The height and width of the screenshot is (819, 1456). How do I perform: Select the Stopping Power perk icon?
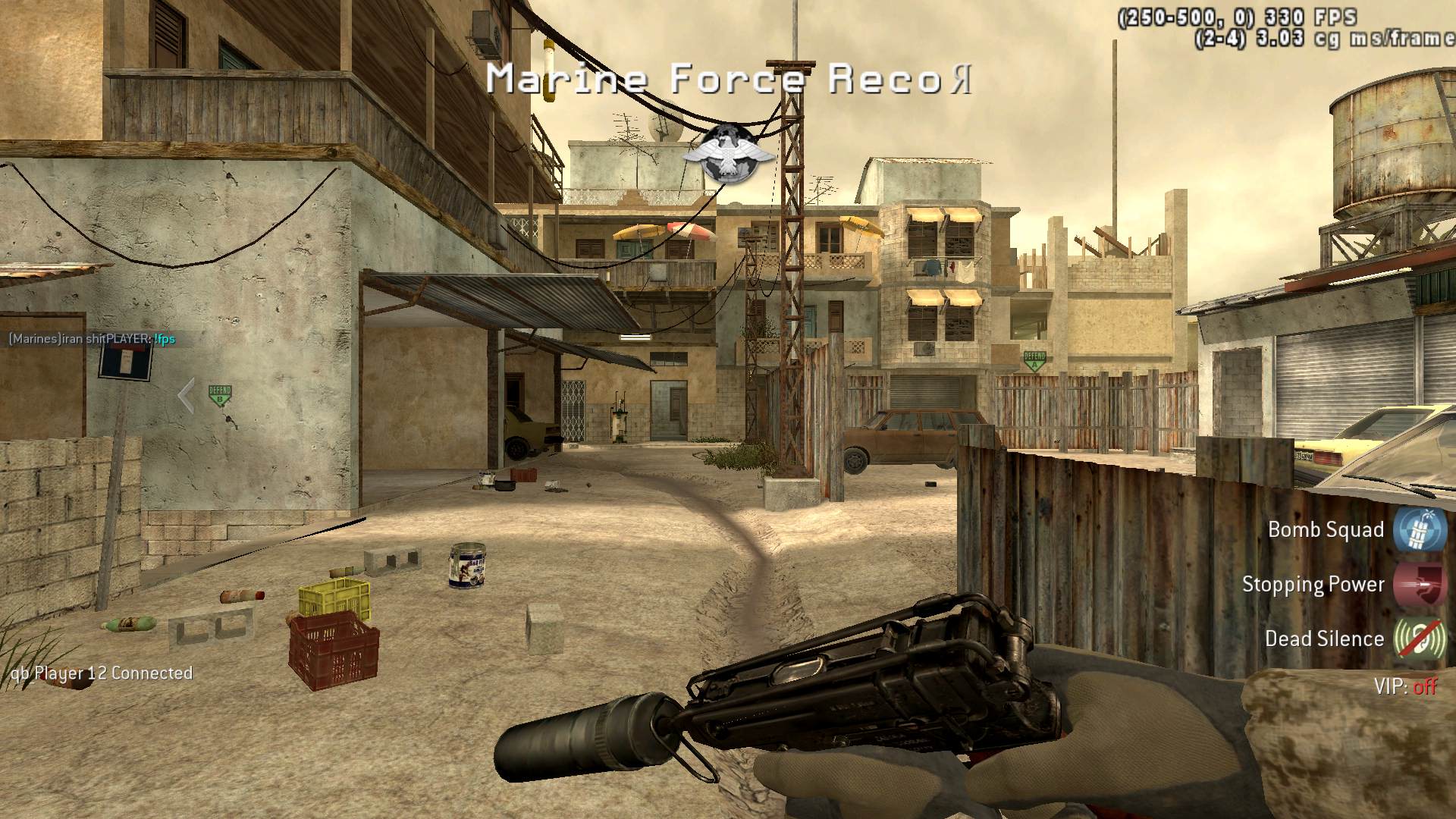(x=1419, y=585)
